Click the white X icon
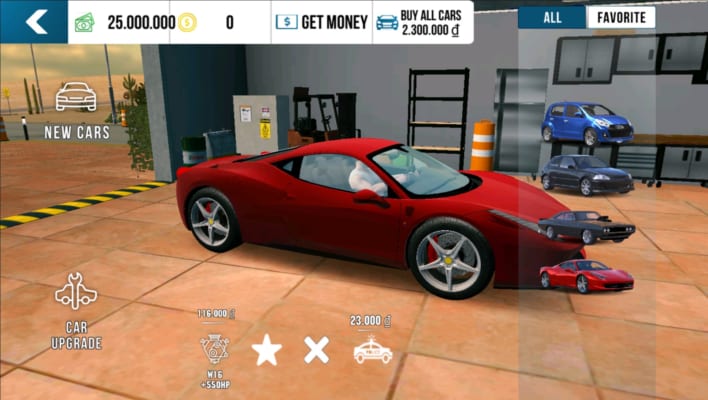Screen dimensions: 708x400 (x=317, y=349)
